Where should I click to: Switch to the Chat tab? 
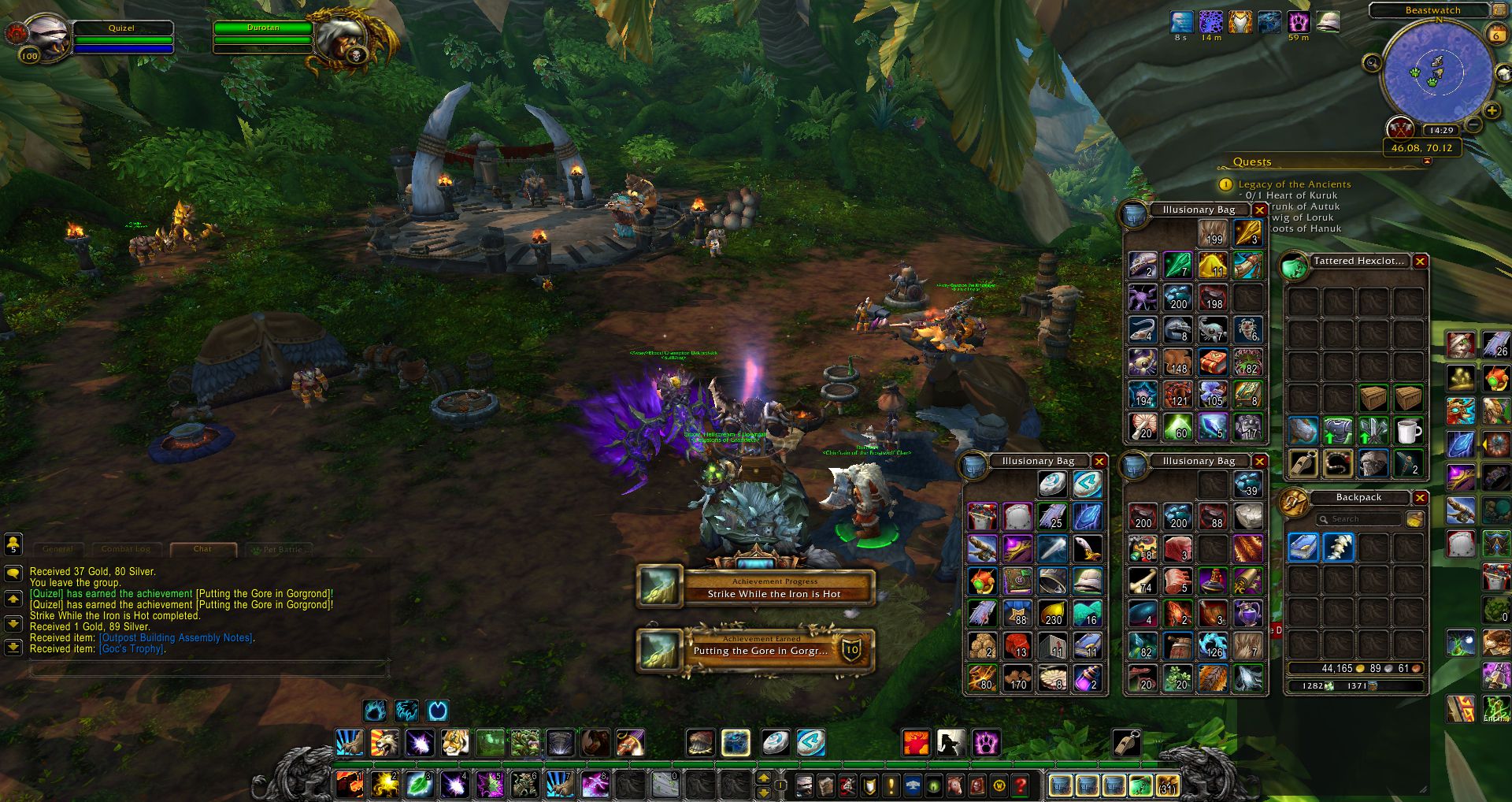pyautogui.click(x=202, y=549)
